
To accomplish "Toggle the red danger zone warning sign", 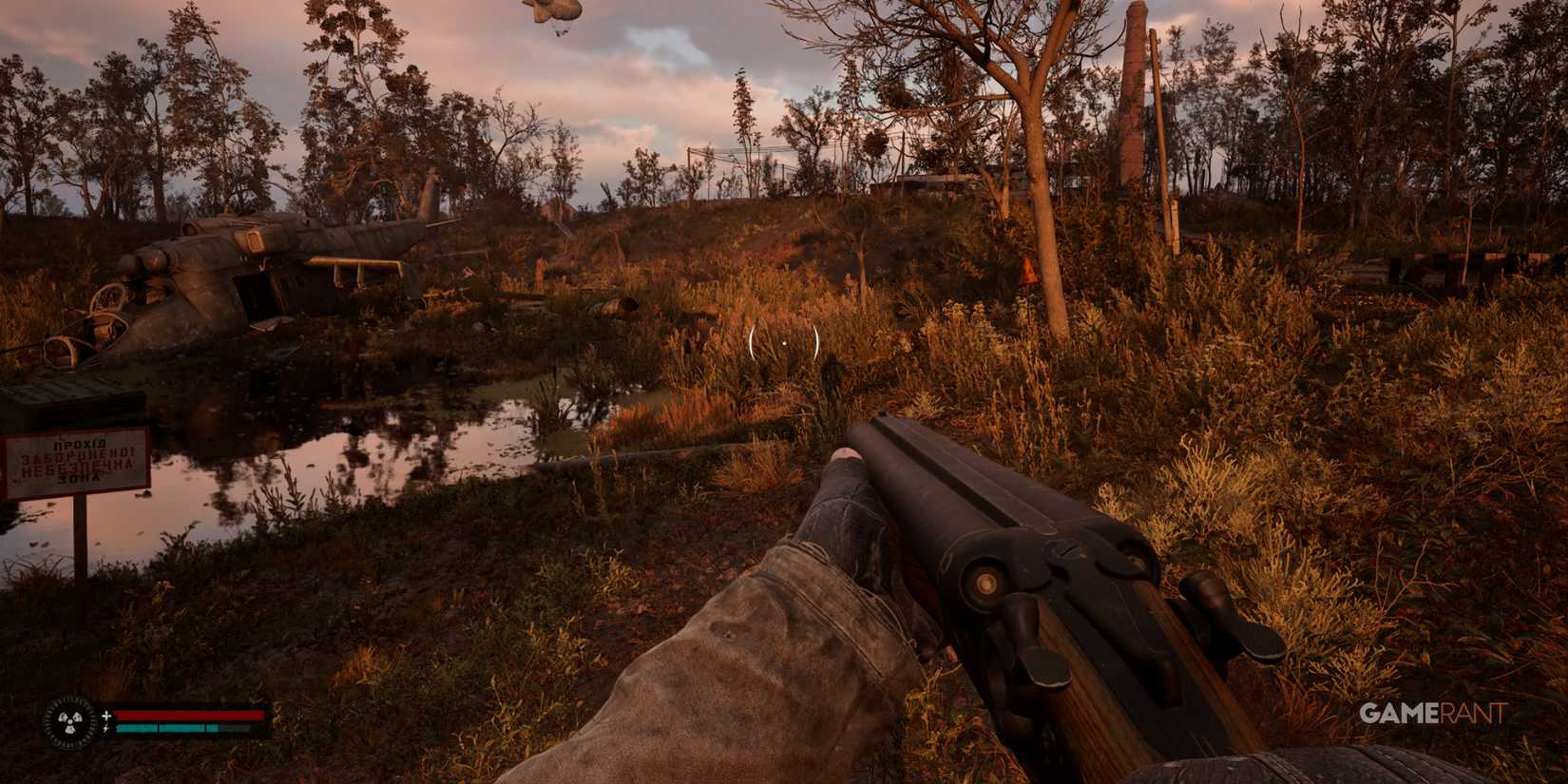I will (74, 463).
